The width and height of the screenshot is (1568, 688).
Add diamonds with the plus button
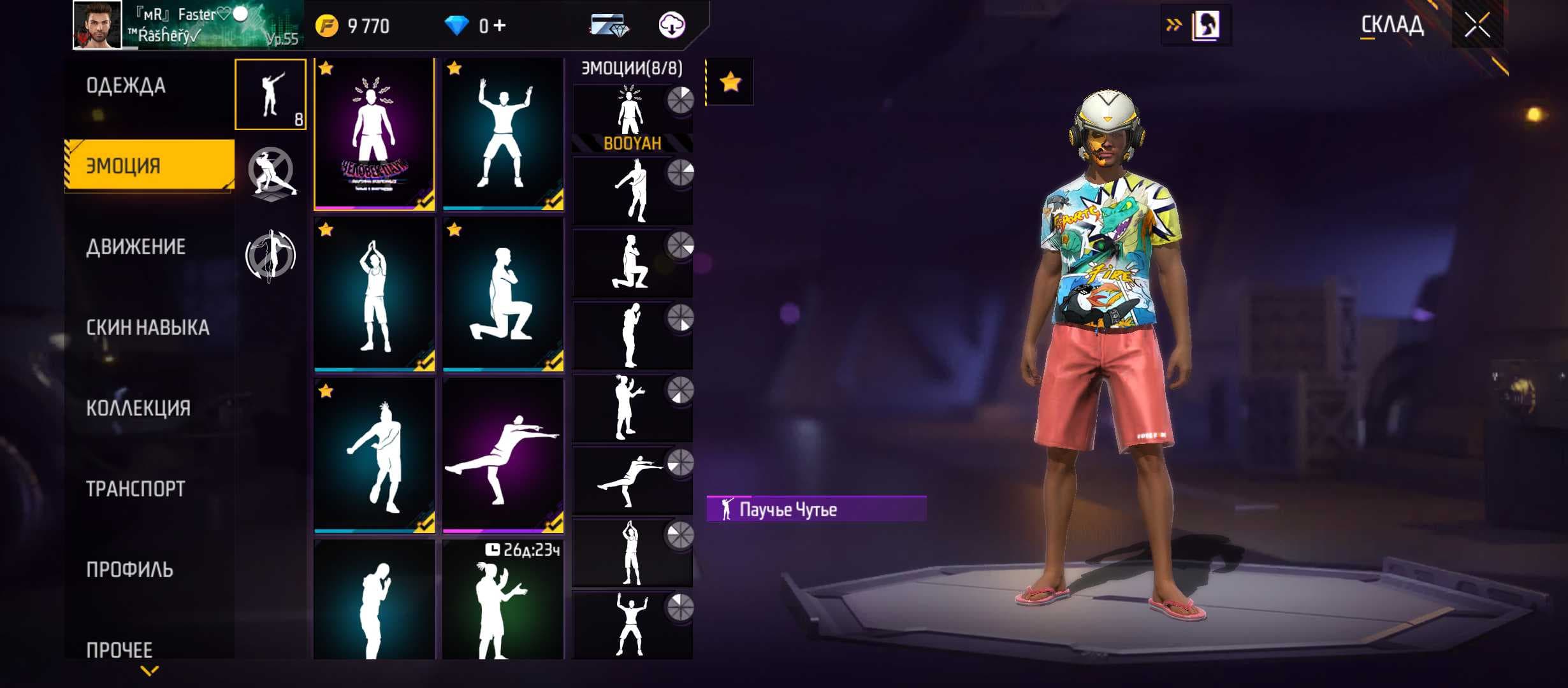(500, 26)
